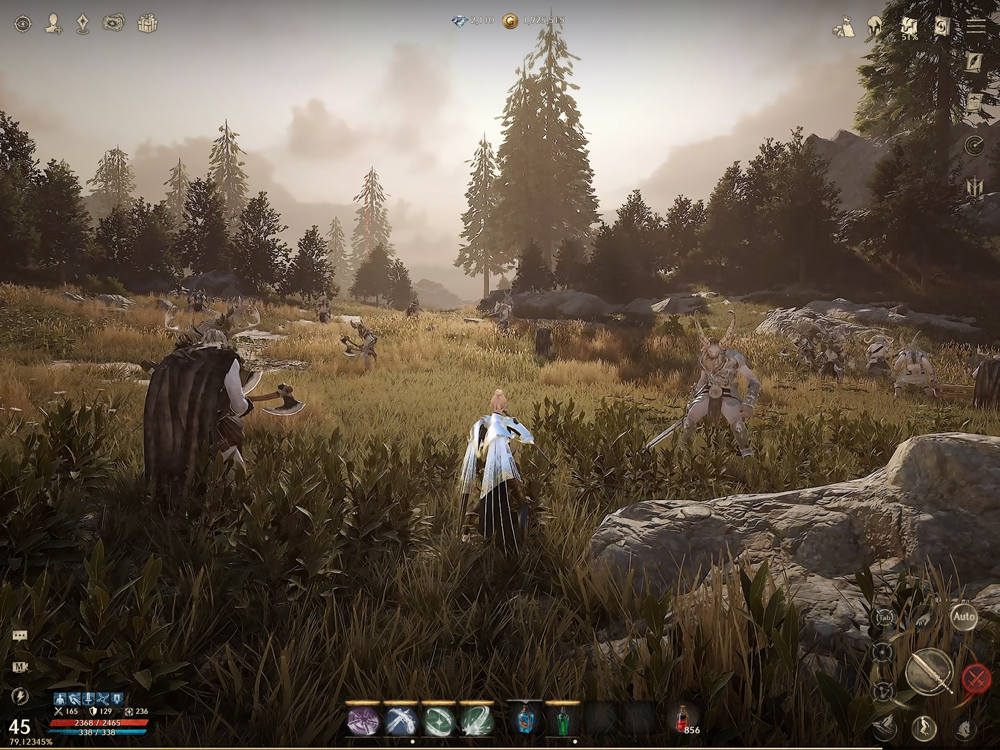
Task: Tap the sword basic attack button
Action: [929, 672]
